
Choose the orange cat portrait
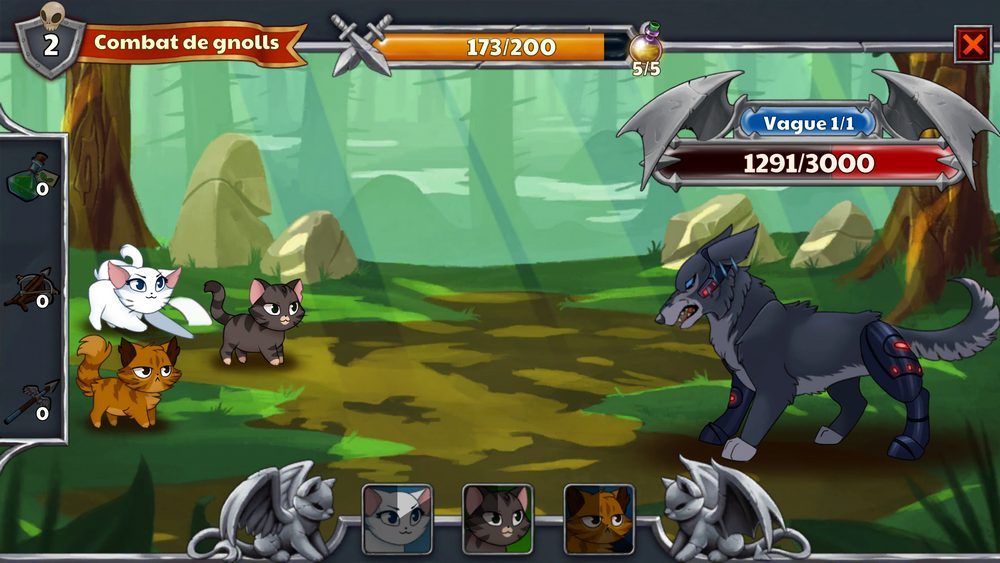coord(599,518)
